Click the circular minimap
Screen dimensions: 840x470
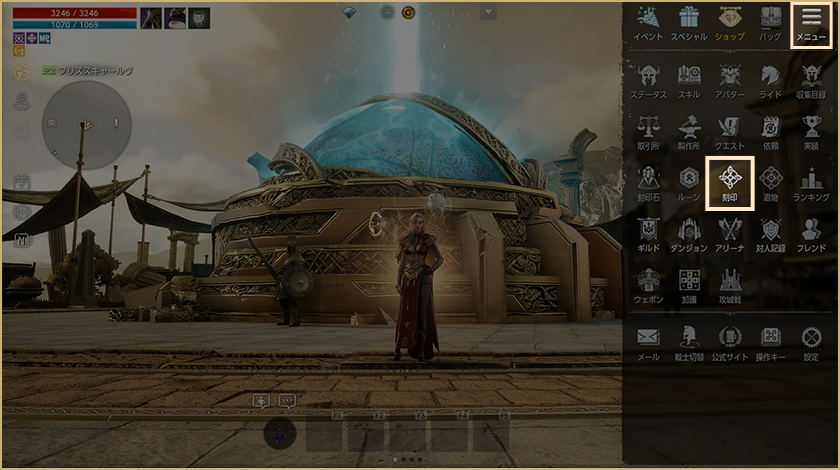click(x=86, y=124)
